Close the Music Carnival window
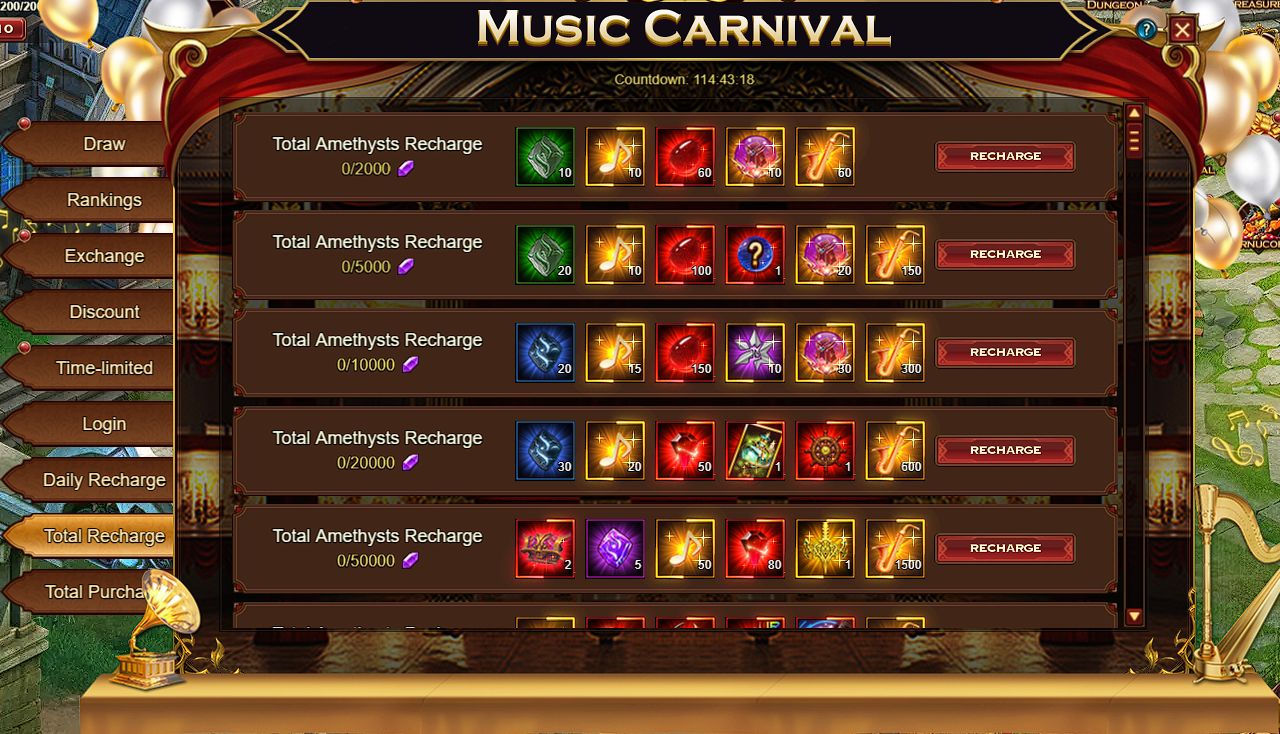This screenshot has width=1280, height=734. point(1182,30)
